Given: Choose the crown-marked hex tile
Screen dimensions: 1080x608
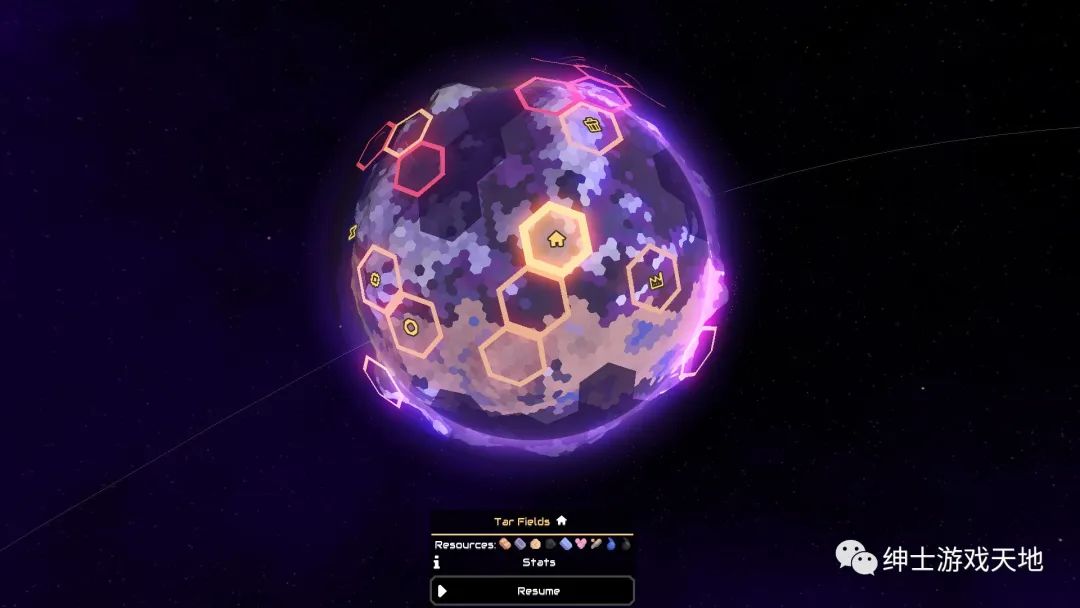Looking at the screenshot, I should (x=657, y=282).
